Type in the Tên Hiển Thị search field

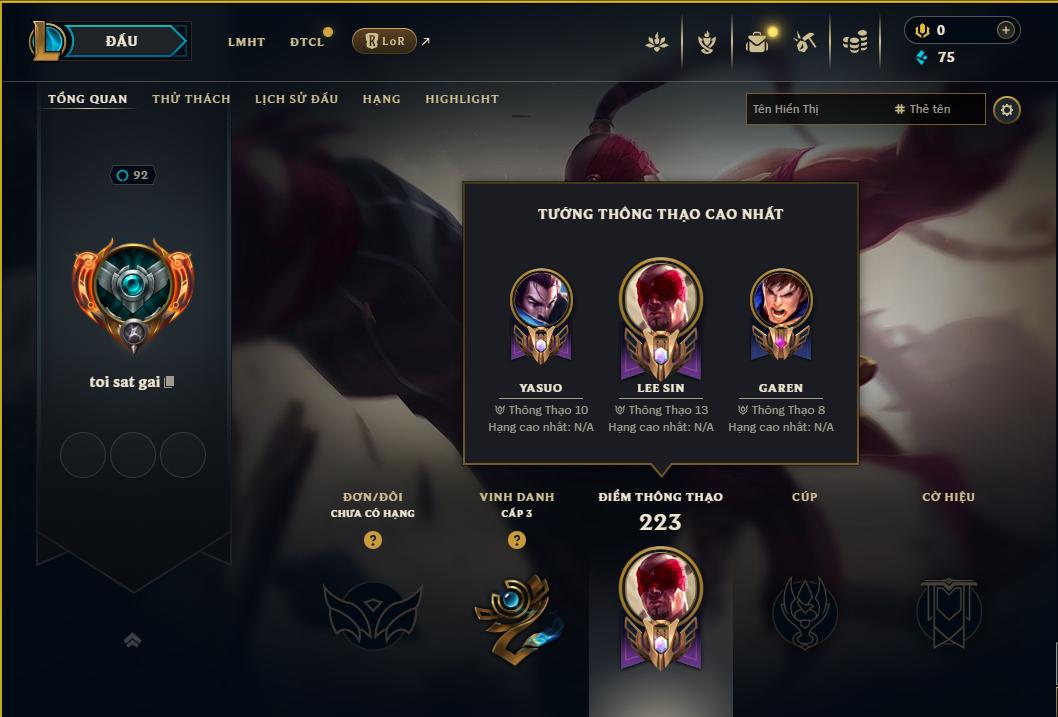click(815, 109)
